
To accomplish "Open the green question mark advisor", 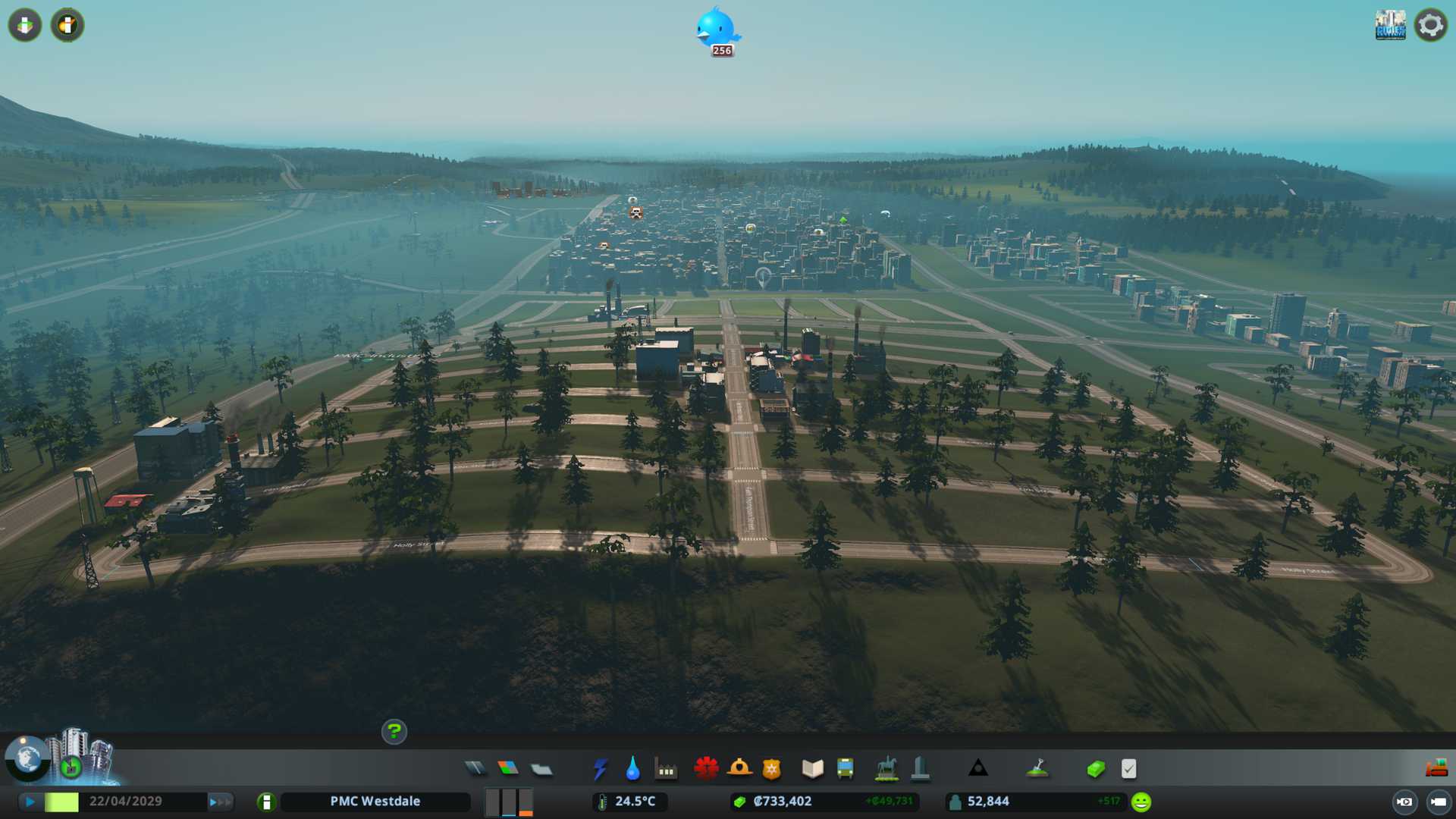I will tap(394, 732).
